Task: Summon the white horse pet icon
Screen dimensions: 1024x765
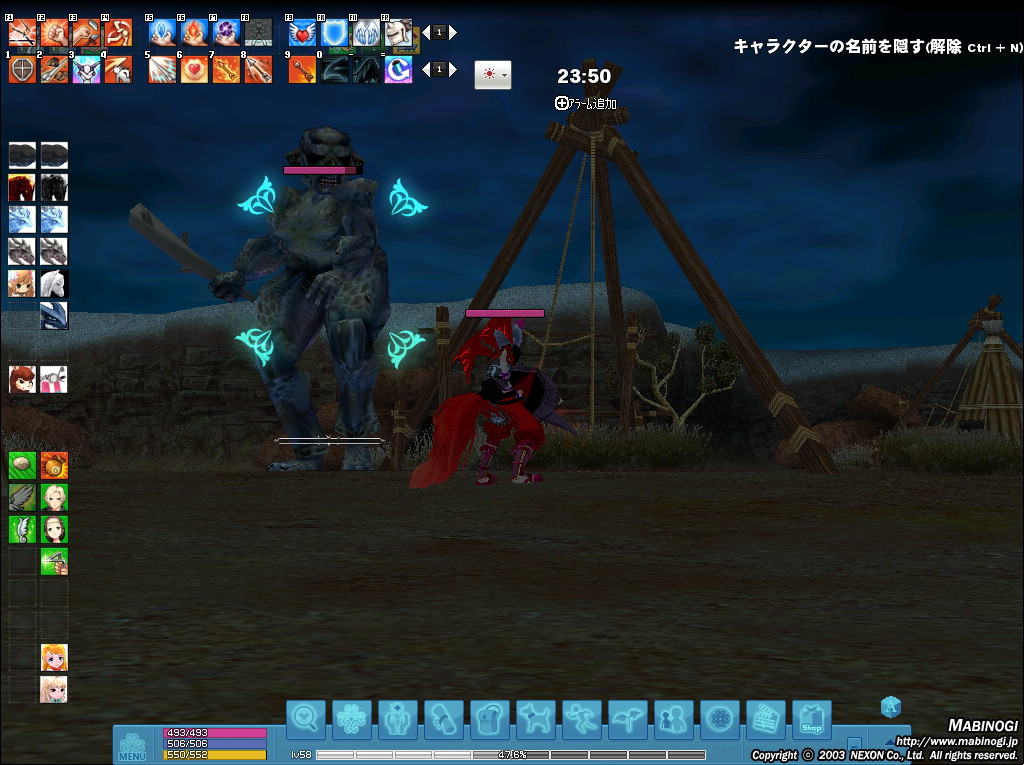Action: coord(54,284)
